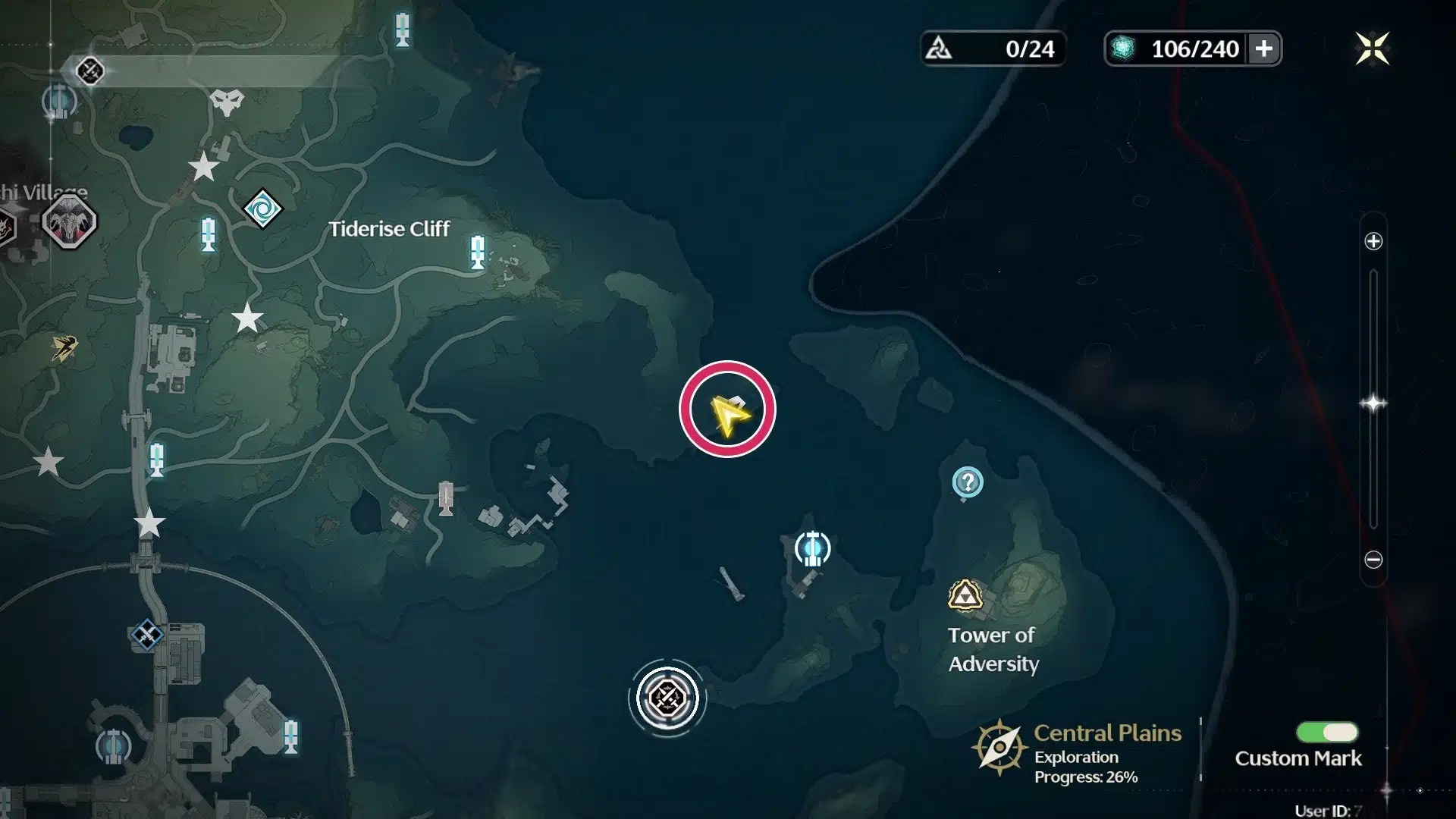Click the map zoom slider handle
Image resolution: width=1456 pixels, height=819 pixels.
1373,403
